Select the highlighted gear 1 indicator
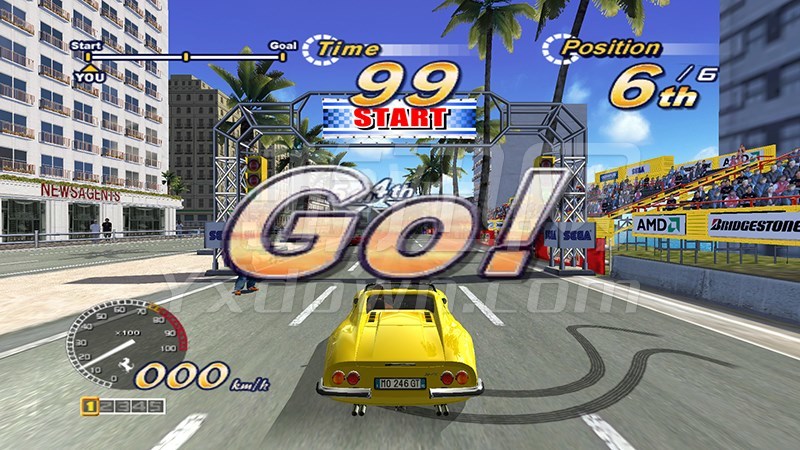Image resolution: width=800 pixels, height=450 pixels. (x=90, y=405)
